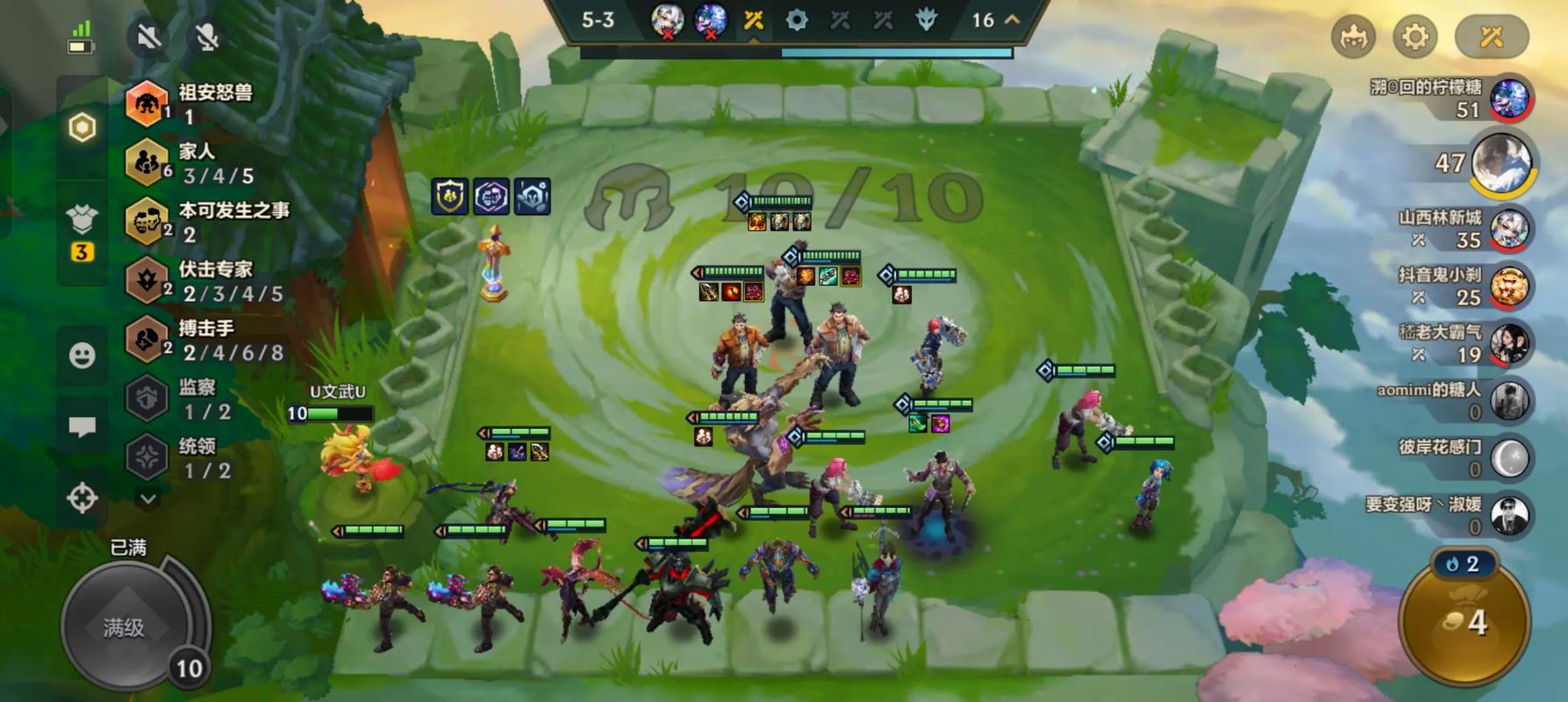Open the emote smiley button

tap(82, 355)
